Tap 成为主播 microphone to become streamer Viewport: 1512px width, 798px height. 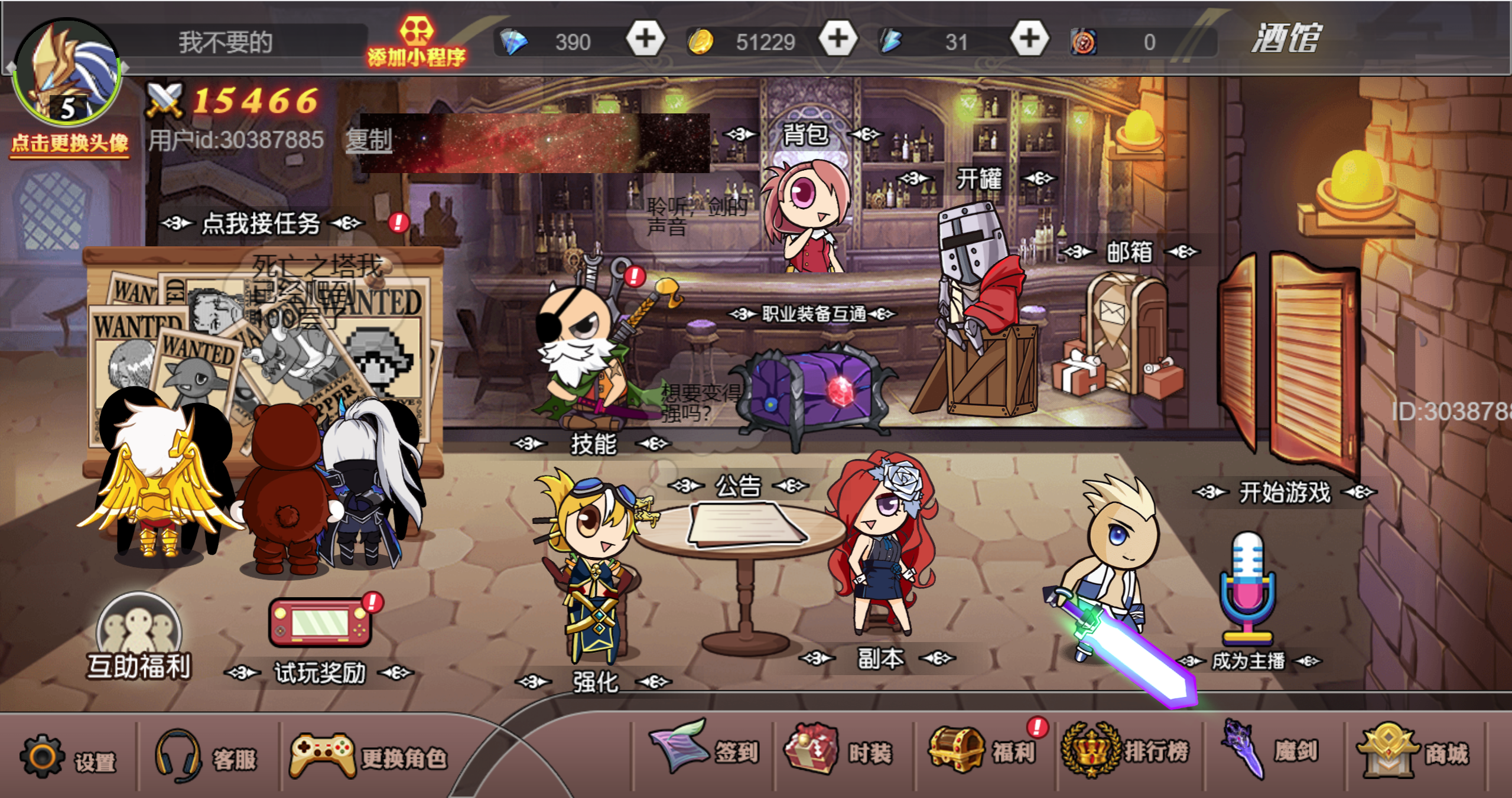(1248, 591)
